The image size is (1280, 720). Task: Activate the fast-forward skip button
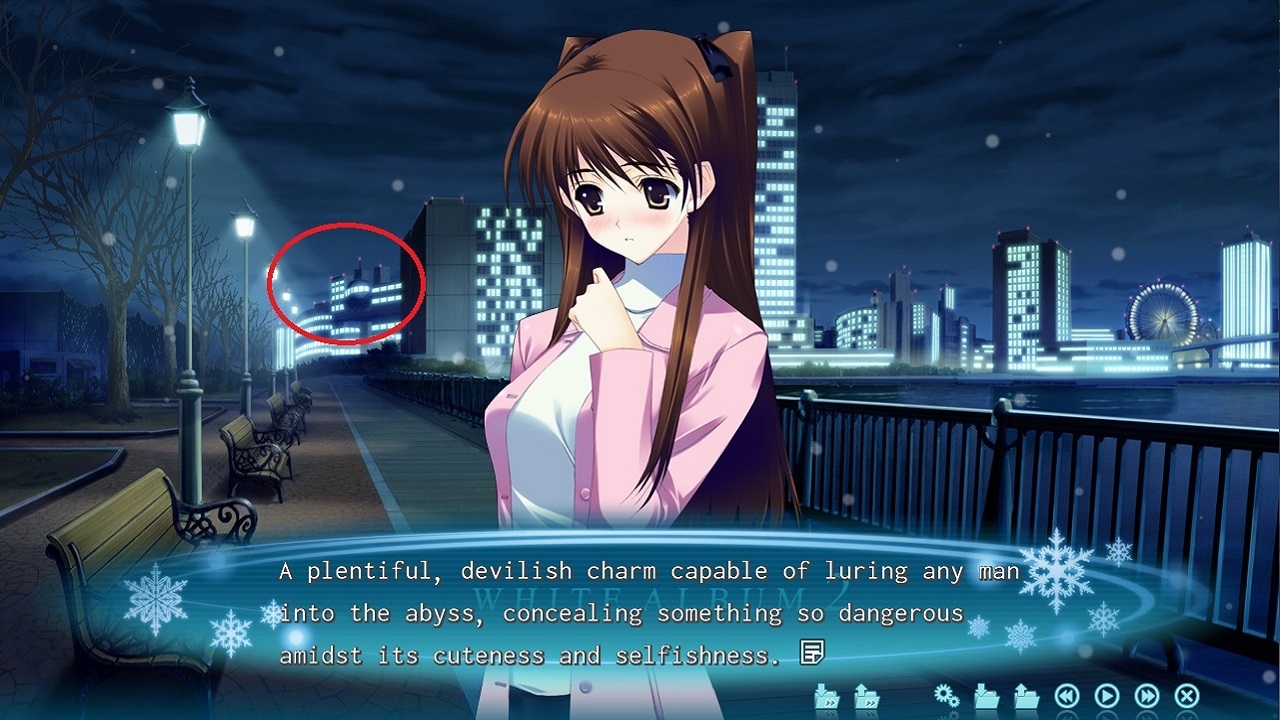click(x=1147, y=696)
